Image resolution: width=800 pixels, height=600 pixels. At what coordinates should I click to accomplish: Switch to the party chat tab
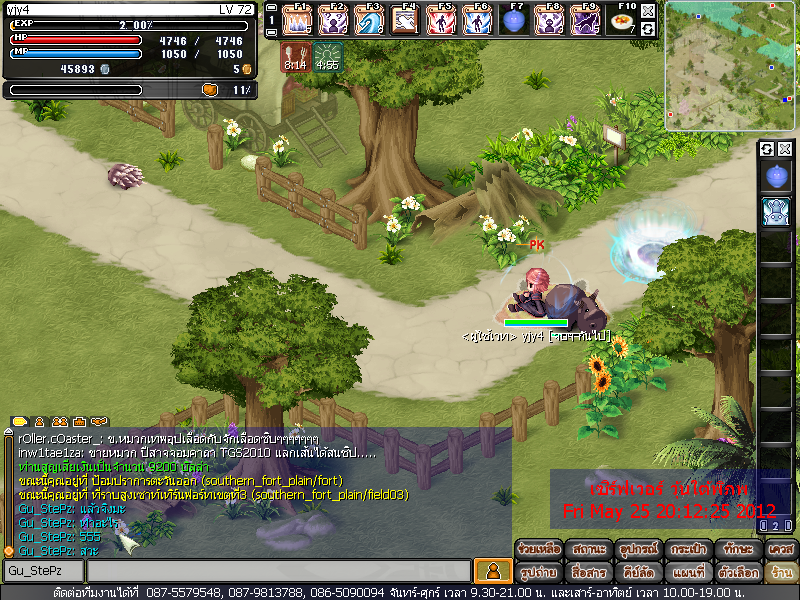(59, 422)
